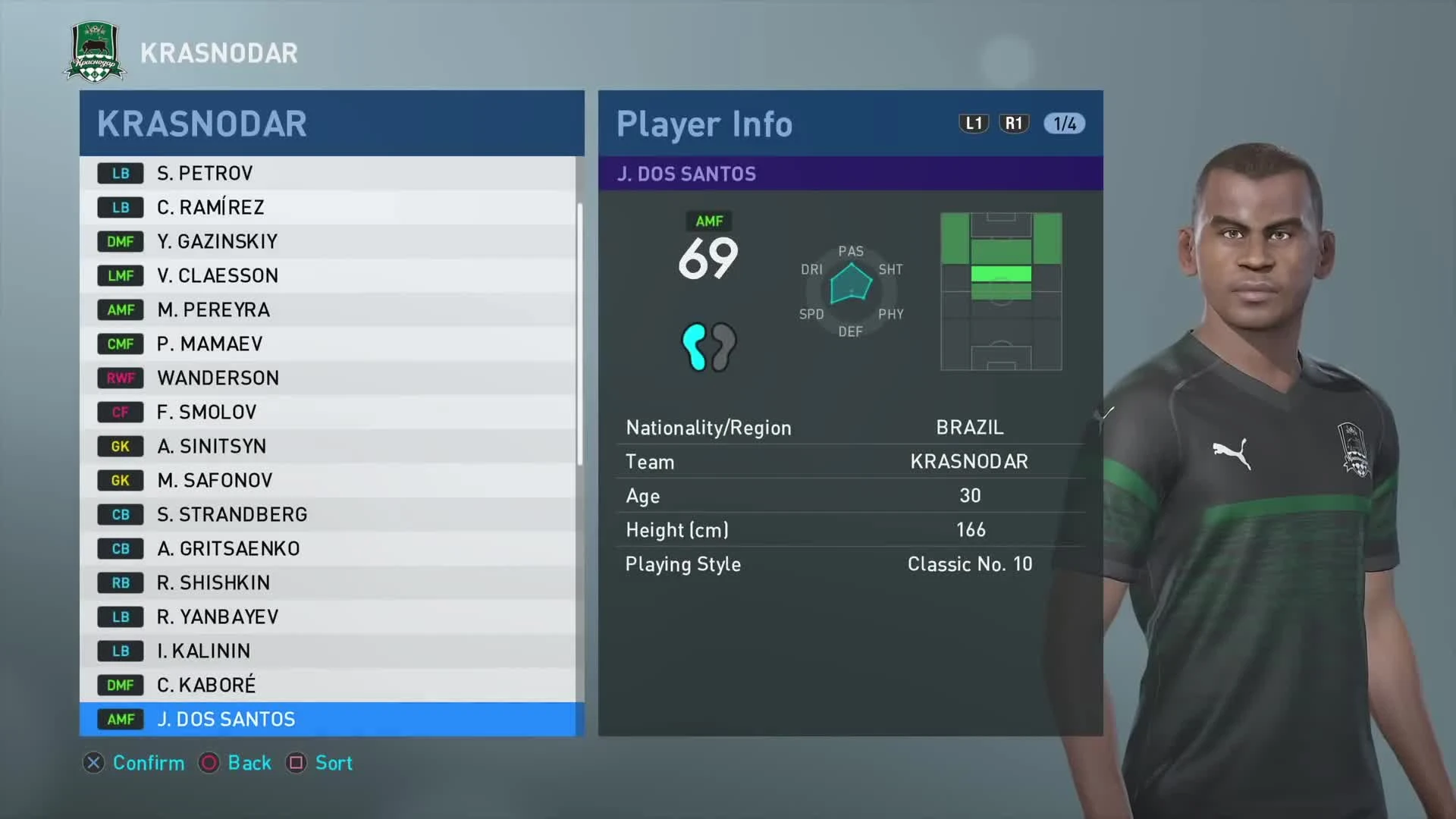Click the Sort square icon
The width and height of the screenshot is (1456, 819).
pos(297,764)
